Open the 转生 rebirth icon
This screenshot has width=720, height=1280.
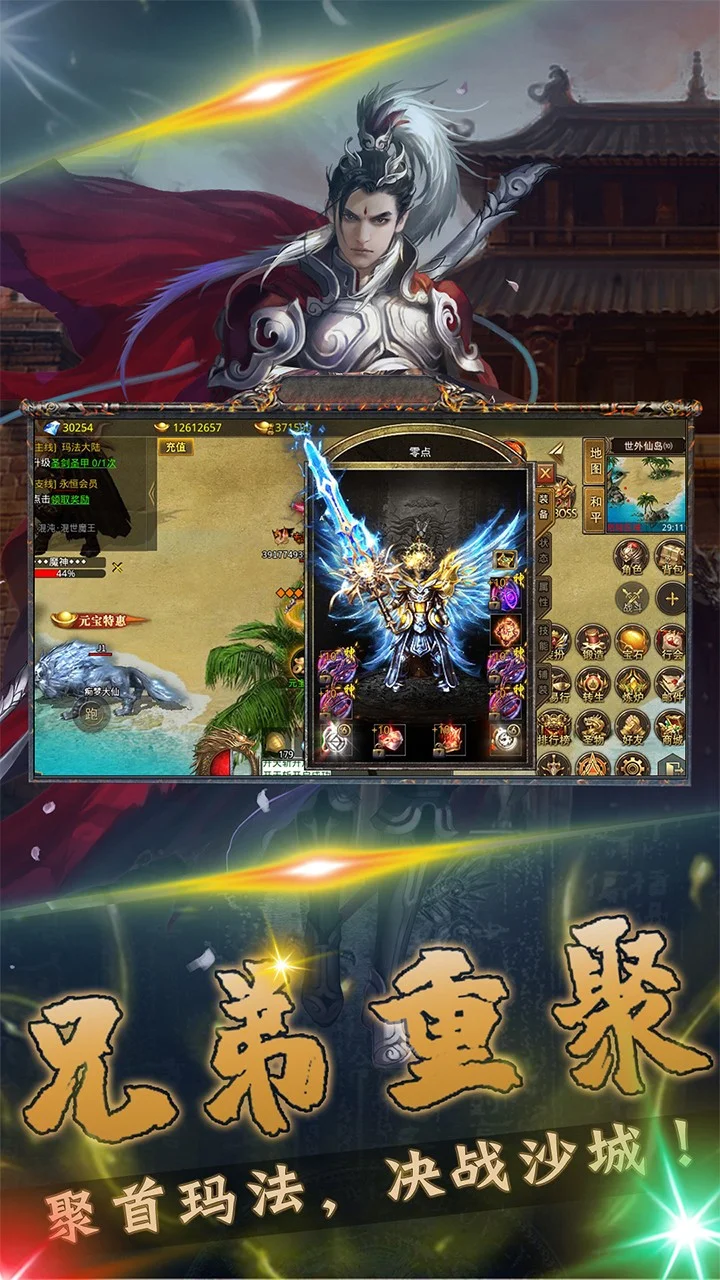pyautogui.click(x=592, y=685)
